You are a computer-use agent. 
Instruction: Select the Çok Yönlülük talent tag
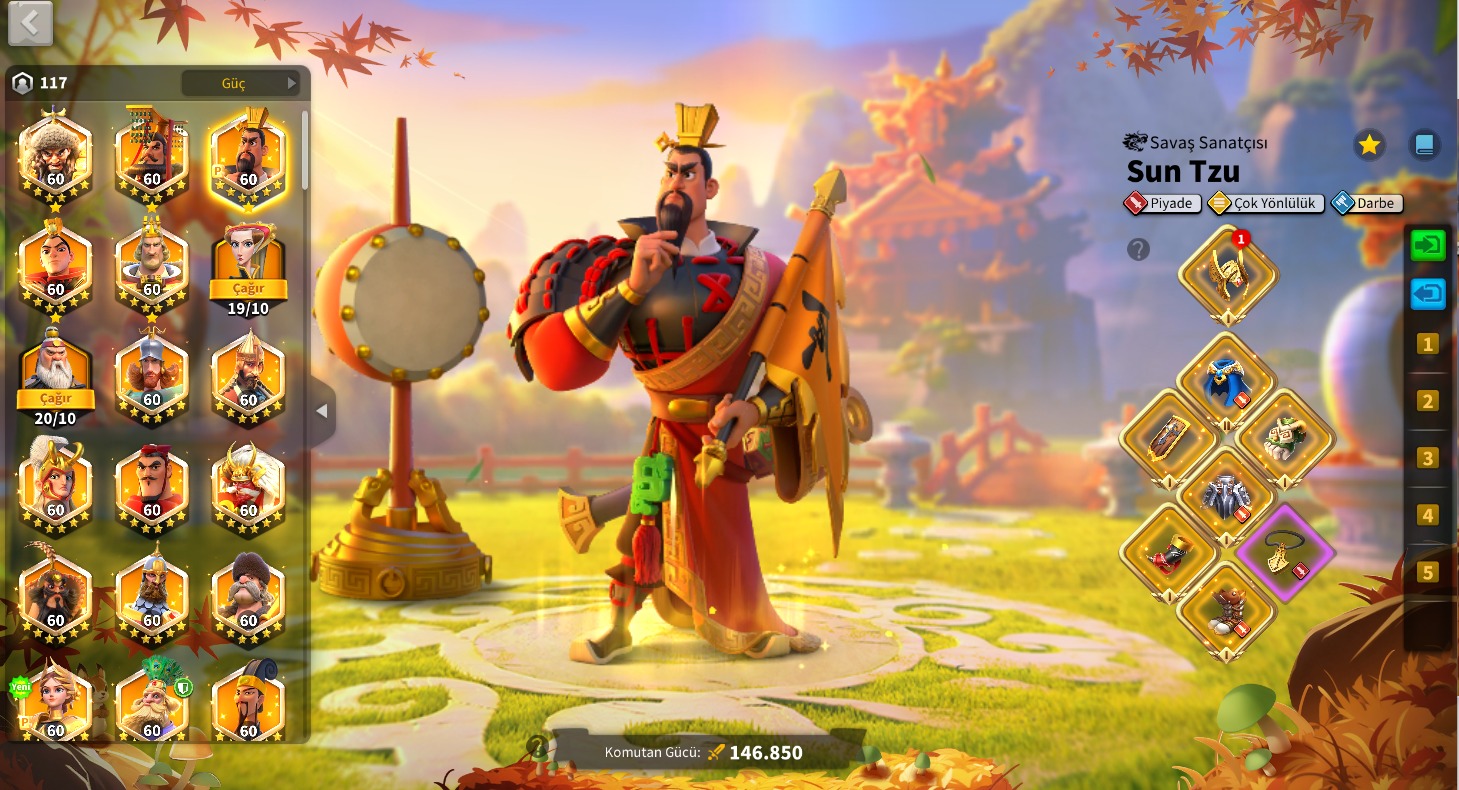coord(1267,203)
